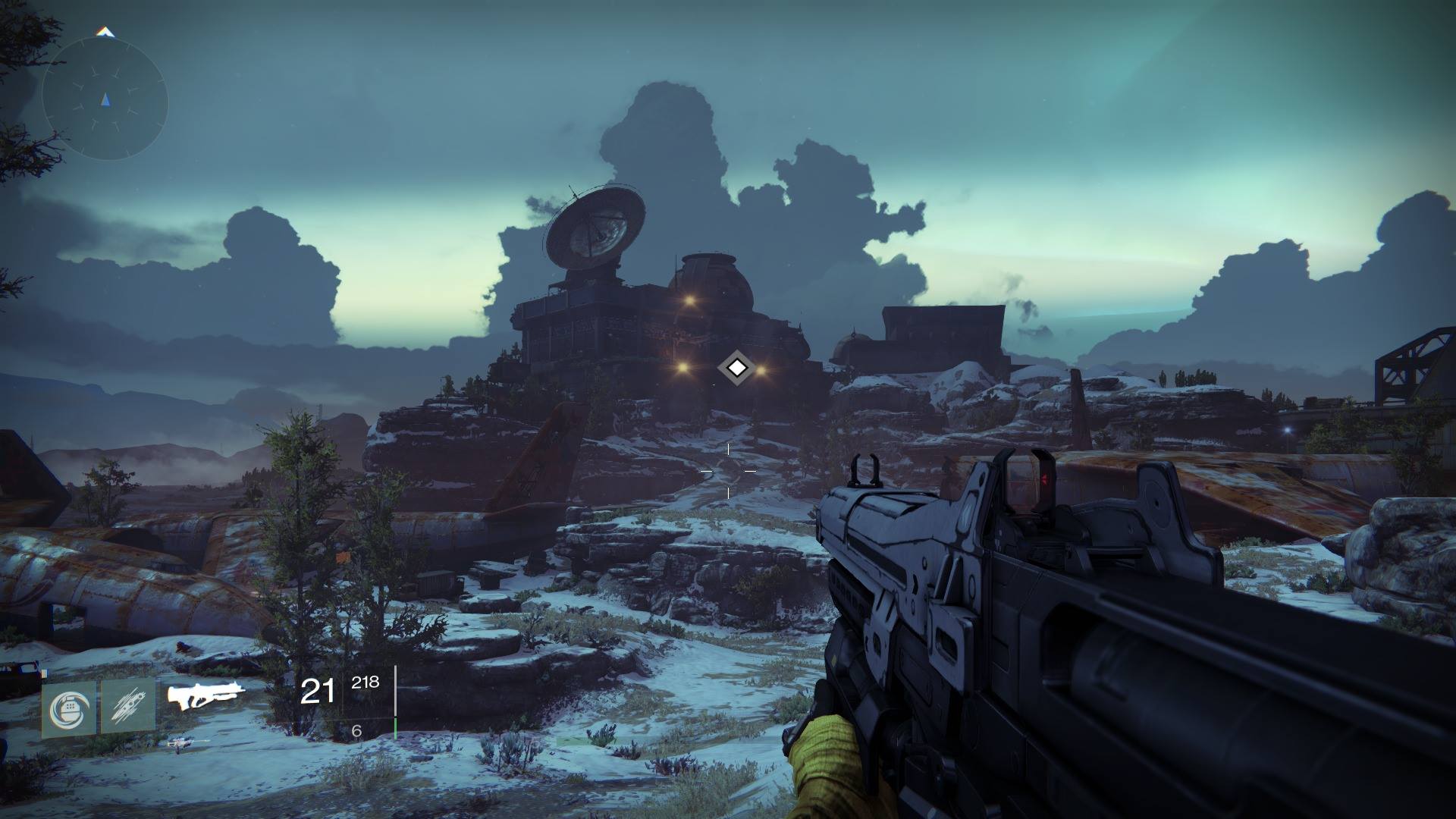
Task: Activate the melee ability icon
Action: [x=127, y=708]
